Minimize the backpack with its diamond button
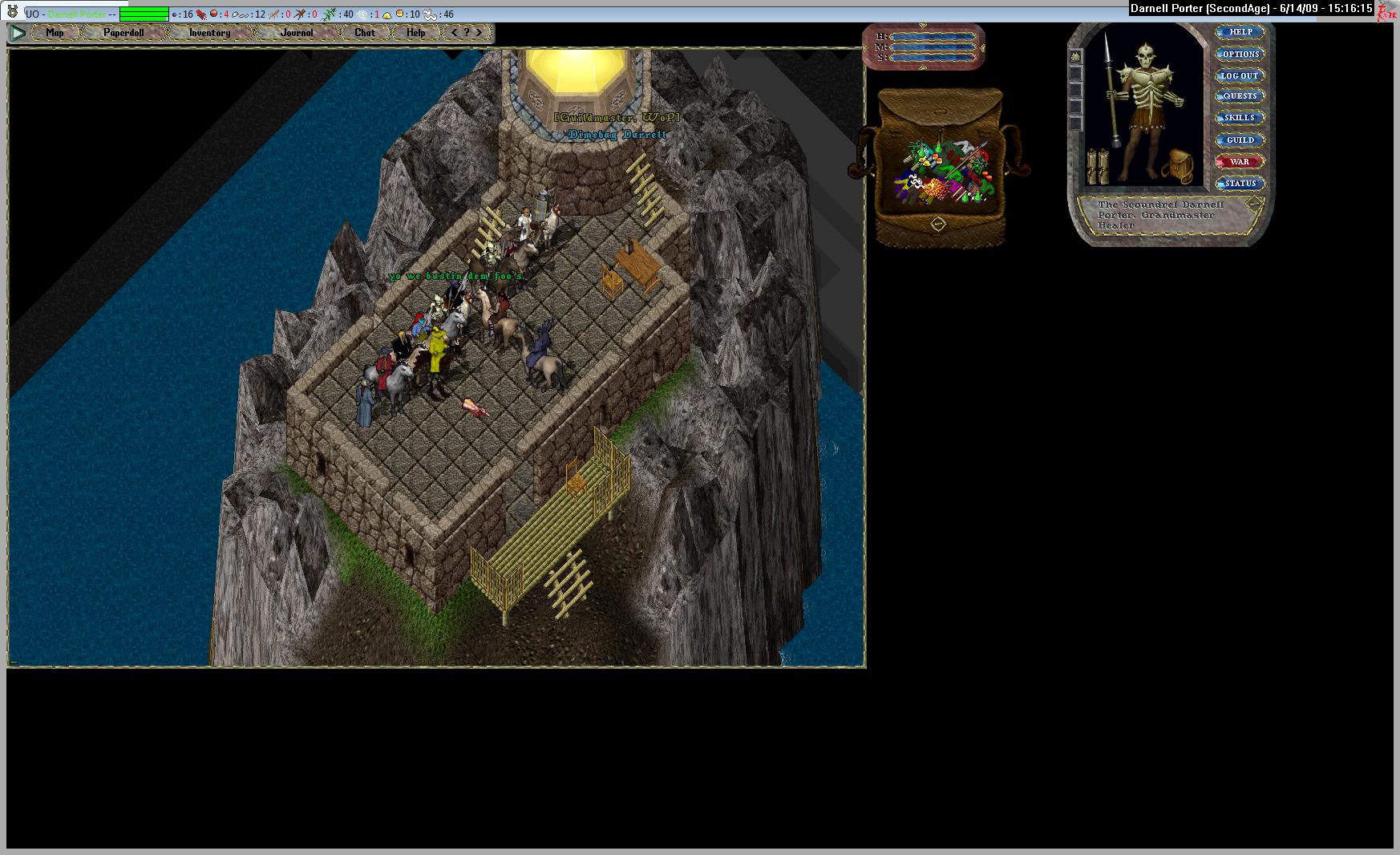This screenshot has width=1400, height=855. click(937, 225)
